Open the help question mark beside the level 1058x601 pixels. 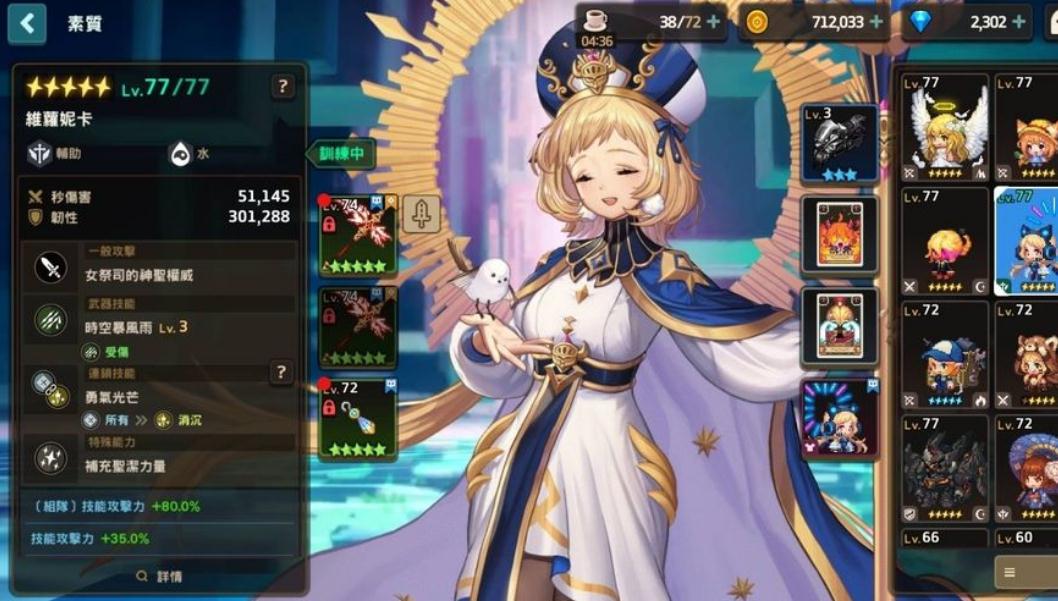(283, 87)
